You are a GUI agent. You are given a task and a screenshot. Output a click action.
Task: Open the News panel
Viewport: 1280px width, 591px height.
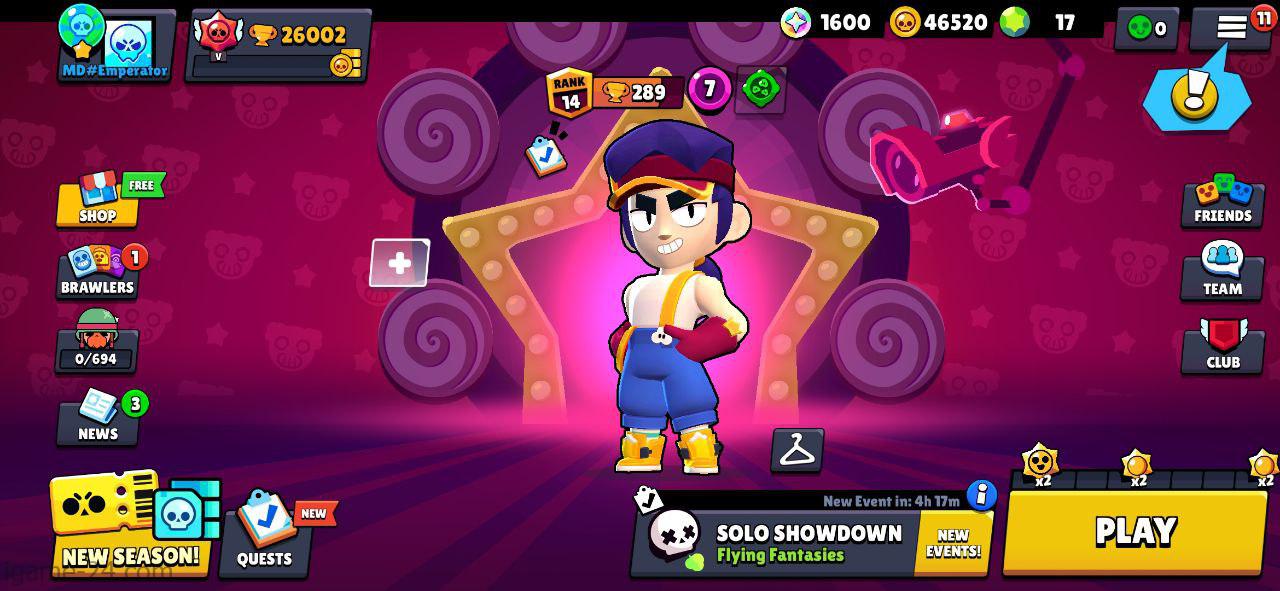click(98, 418)
